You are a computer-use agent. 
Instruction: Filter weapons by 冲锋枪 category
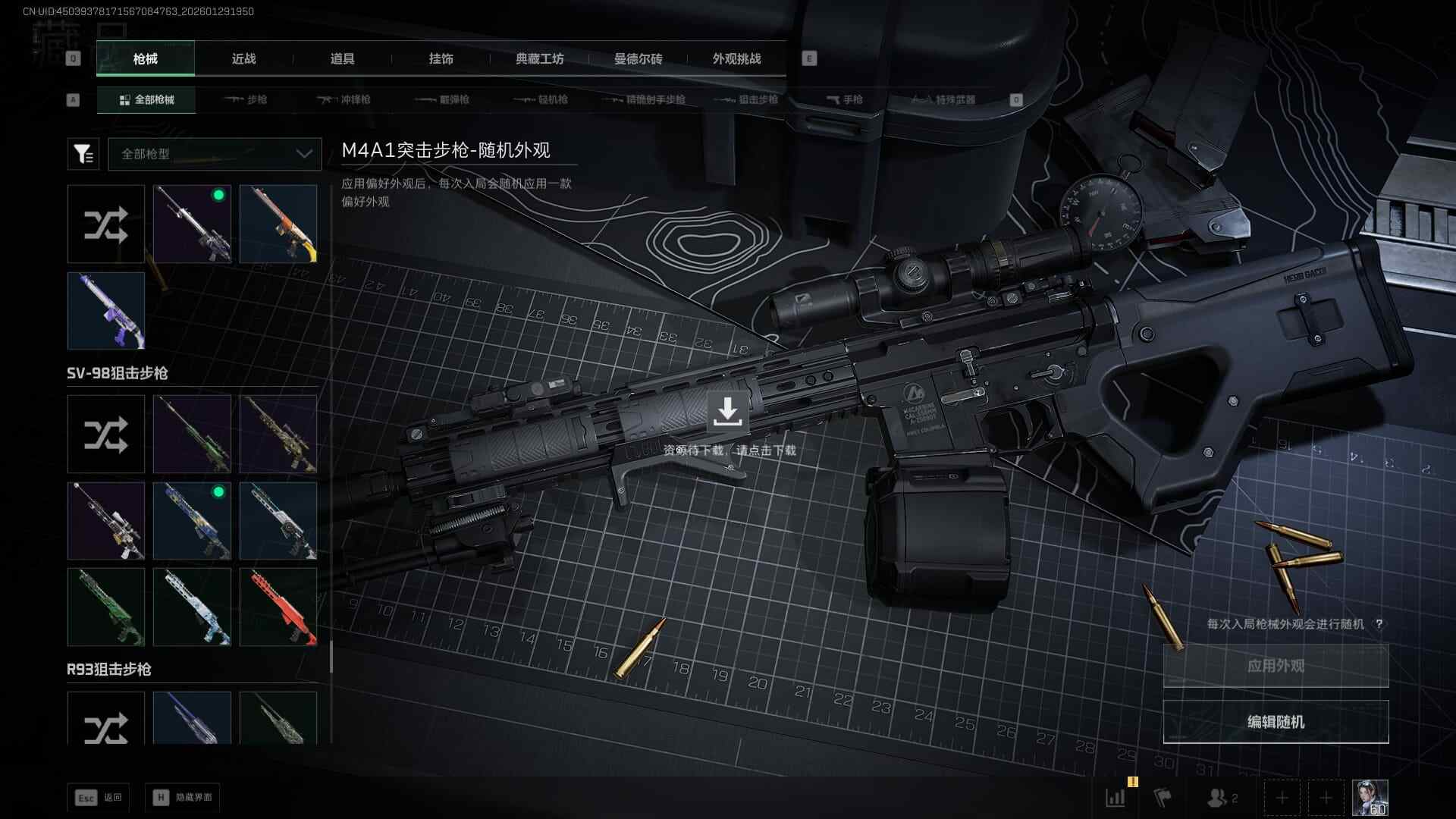tap(344, 99)
